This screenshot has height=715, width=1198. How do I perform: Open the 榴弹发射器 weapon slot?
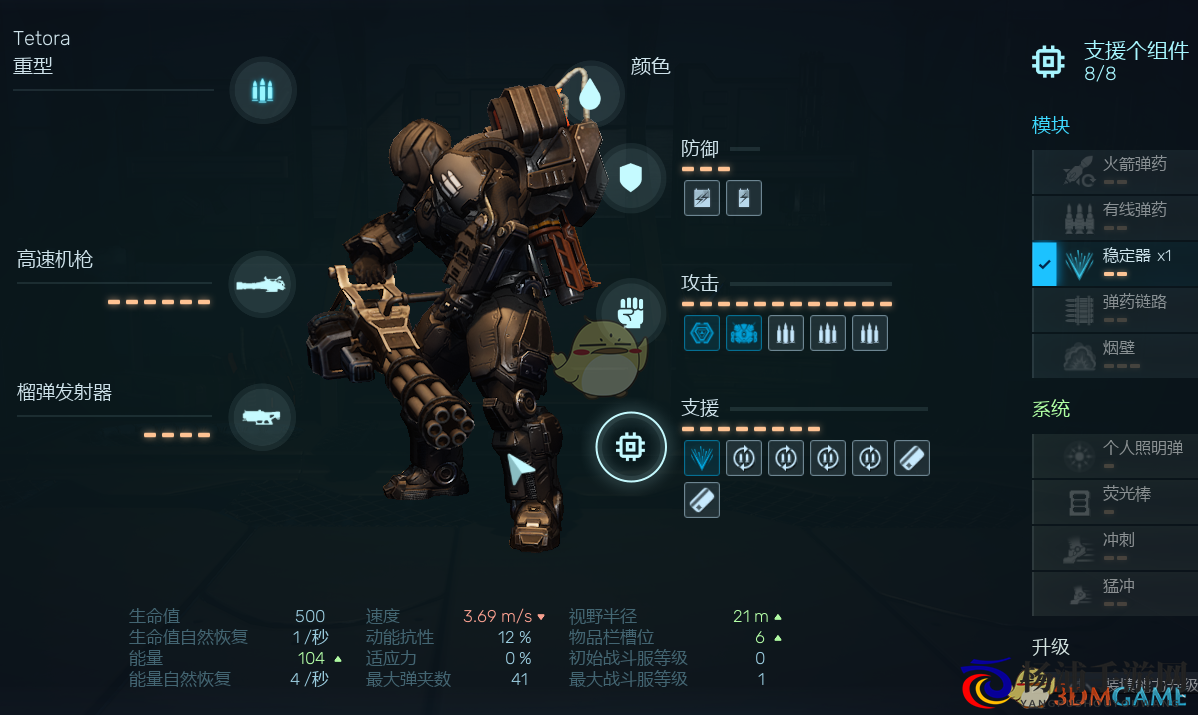[262, 416]
